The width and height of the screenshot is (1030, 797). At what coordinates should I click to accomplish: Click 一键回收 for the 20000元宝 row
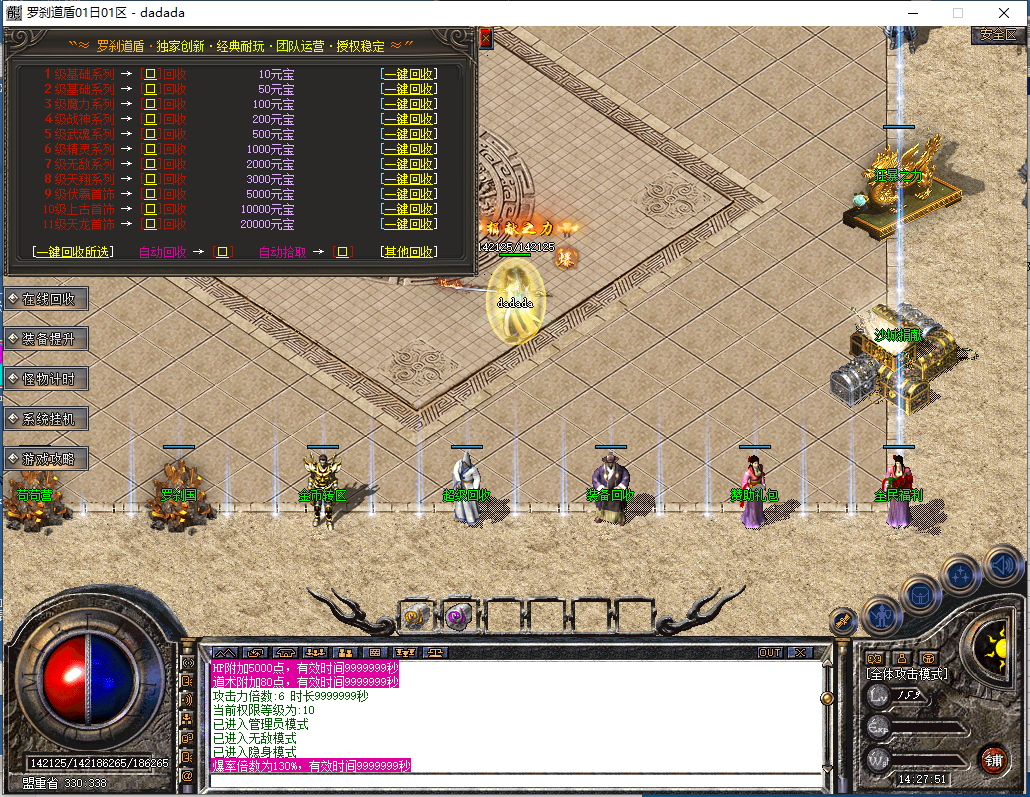coord(407,224)
